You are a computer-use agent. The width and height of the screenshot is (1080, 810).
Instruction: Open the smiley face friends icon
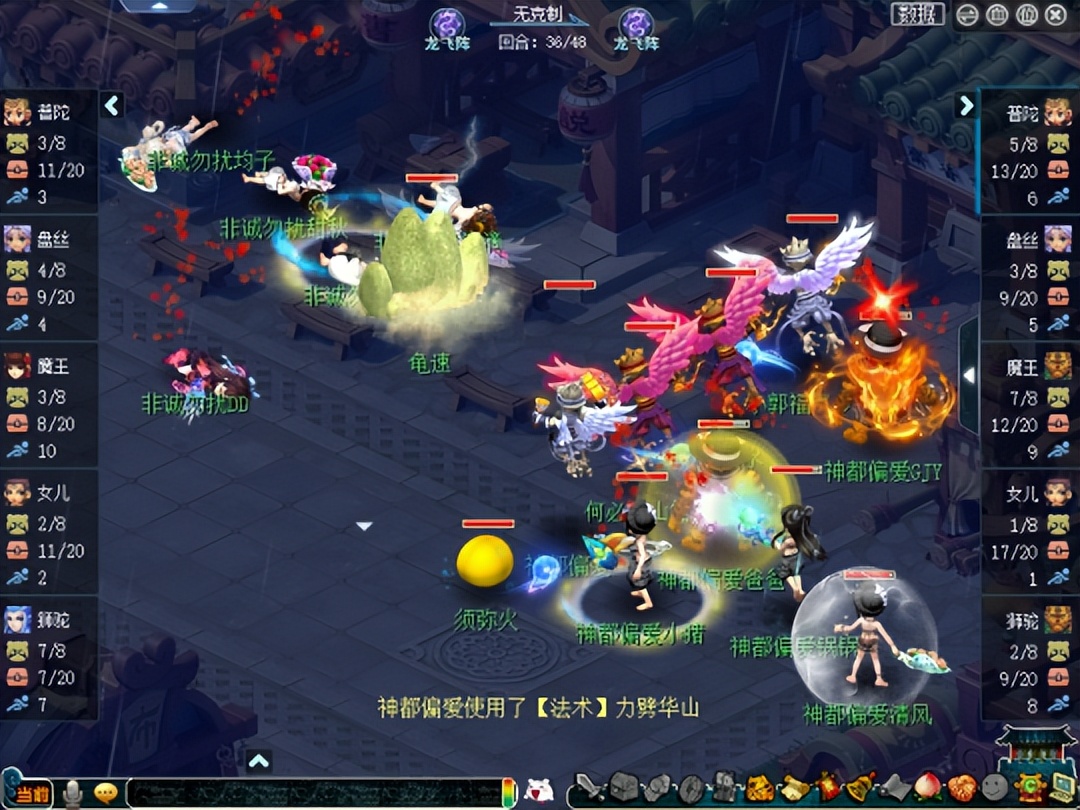(x=995, y=788)
